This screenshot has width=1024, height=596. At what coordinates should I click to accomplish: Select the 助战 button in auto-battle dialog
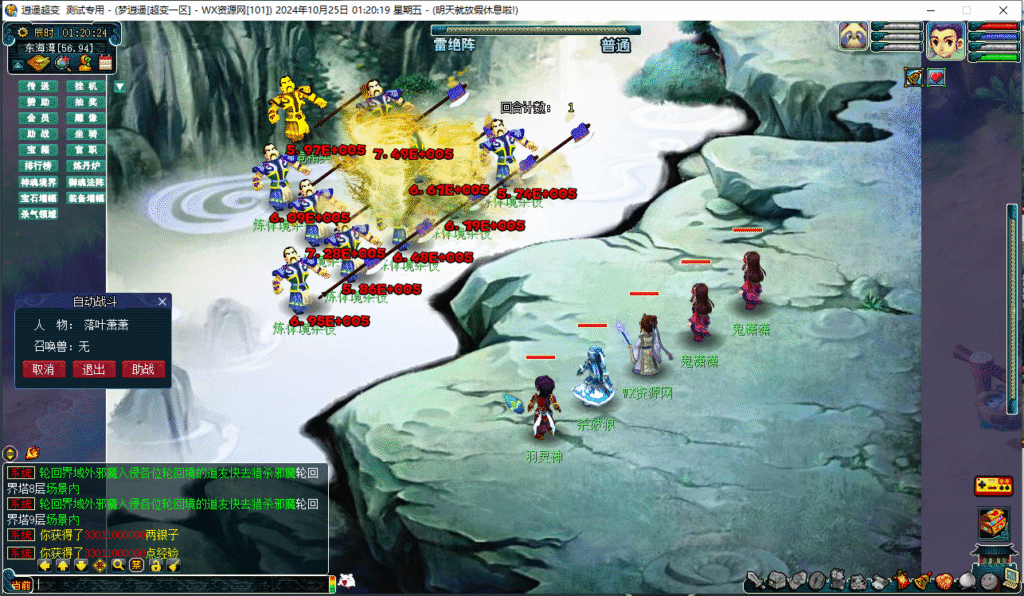[x=143, y=369]
